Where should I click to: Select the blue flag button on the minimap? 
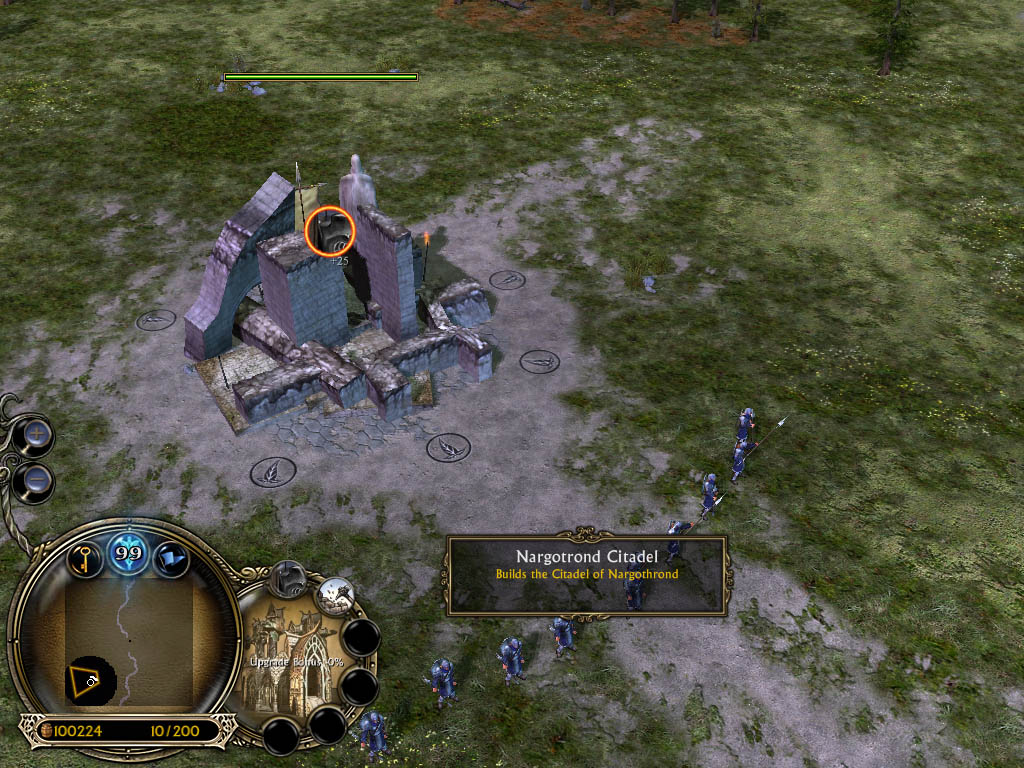coord(171,559)
